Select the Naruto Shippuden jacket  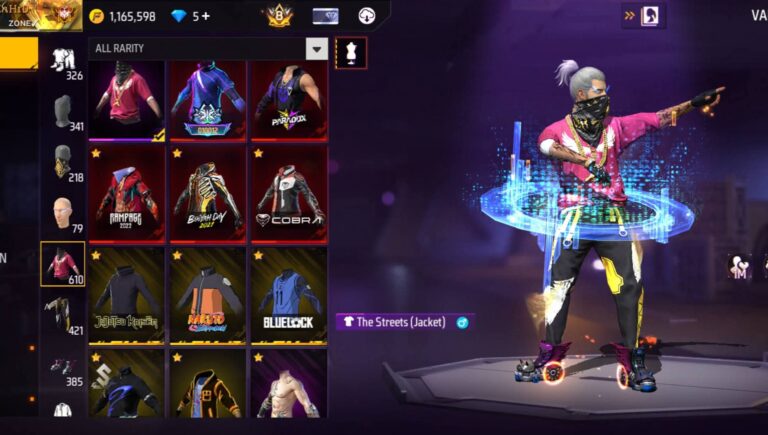(x=207, y=295)
